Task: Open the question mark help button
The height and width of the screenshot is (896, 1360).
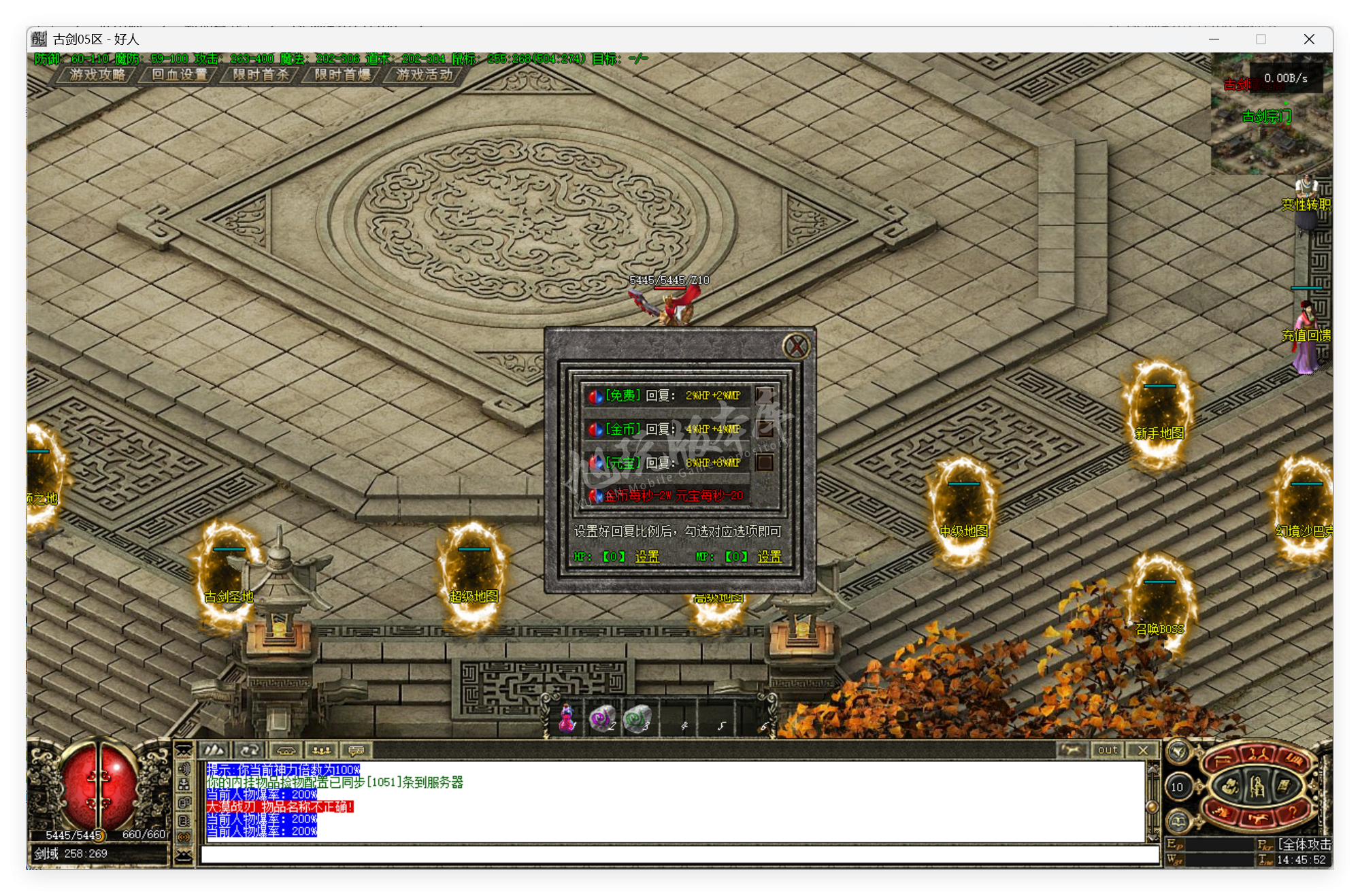Action: click(1291, 813)
